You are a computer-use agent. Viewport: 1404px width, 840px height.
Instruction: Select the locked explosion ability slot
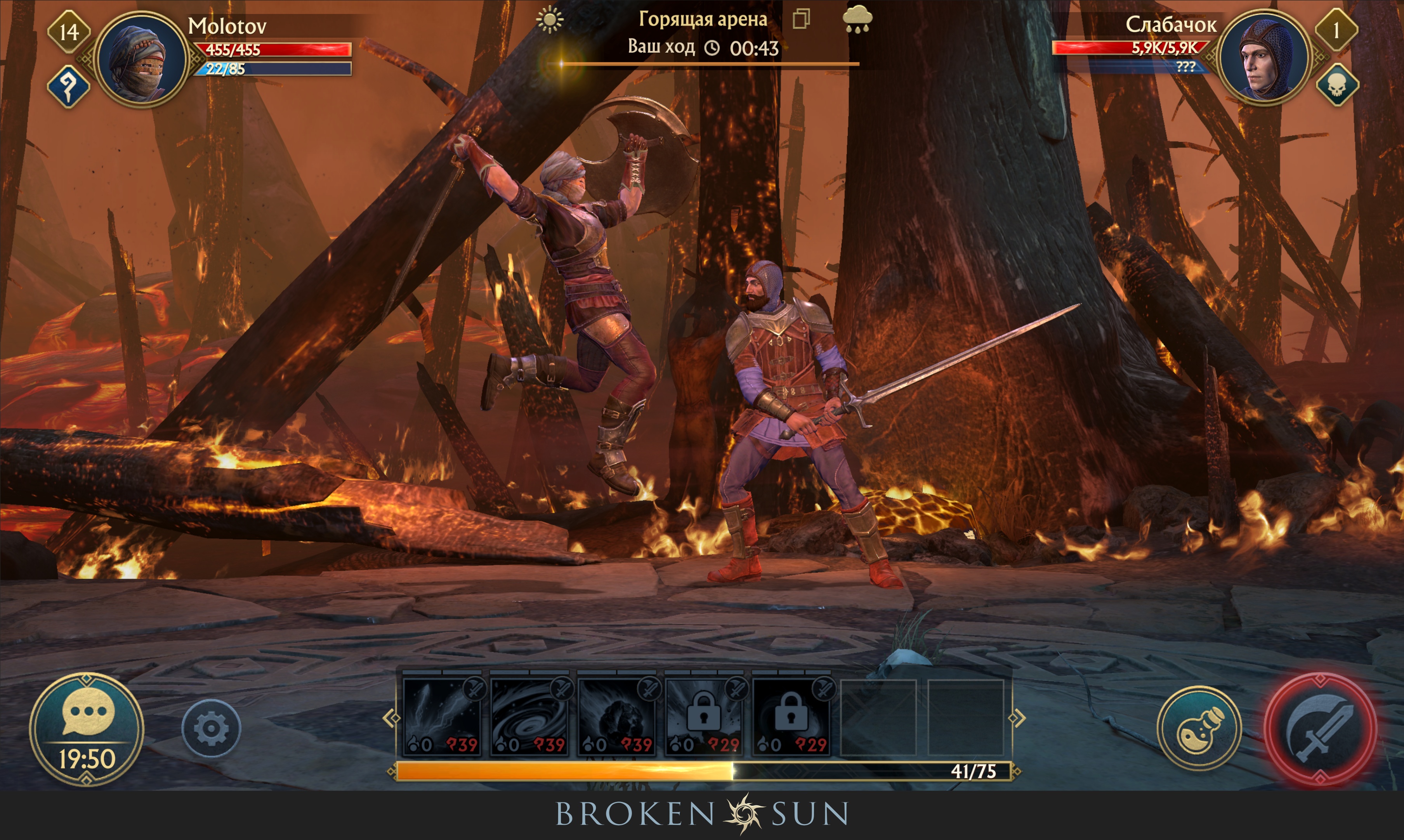pyautogui.click(x=704, y=717)
